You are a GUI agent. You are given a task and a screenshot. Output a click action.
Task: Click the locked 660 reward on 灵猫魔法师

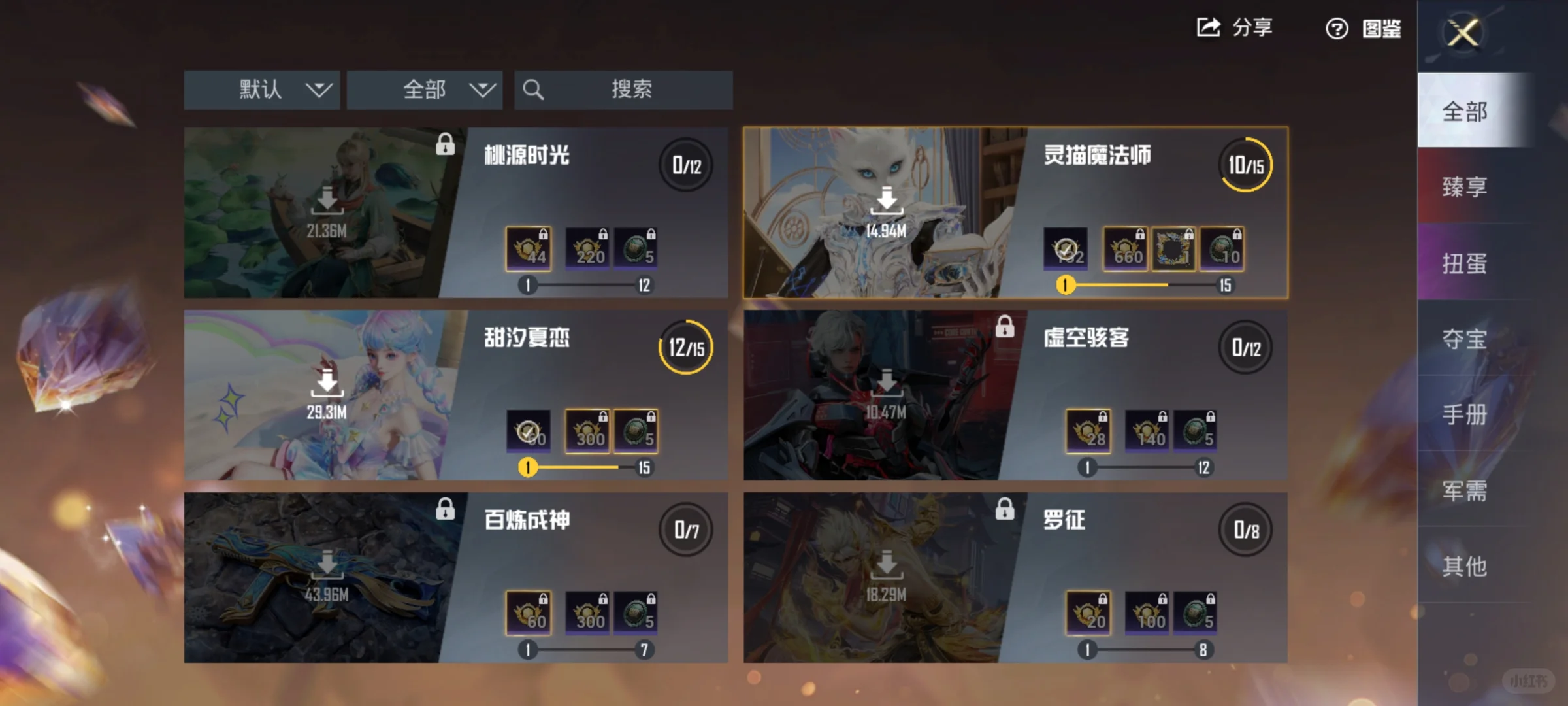coord(1124,248)
